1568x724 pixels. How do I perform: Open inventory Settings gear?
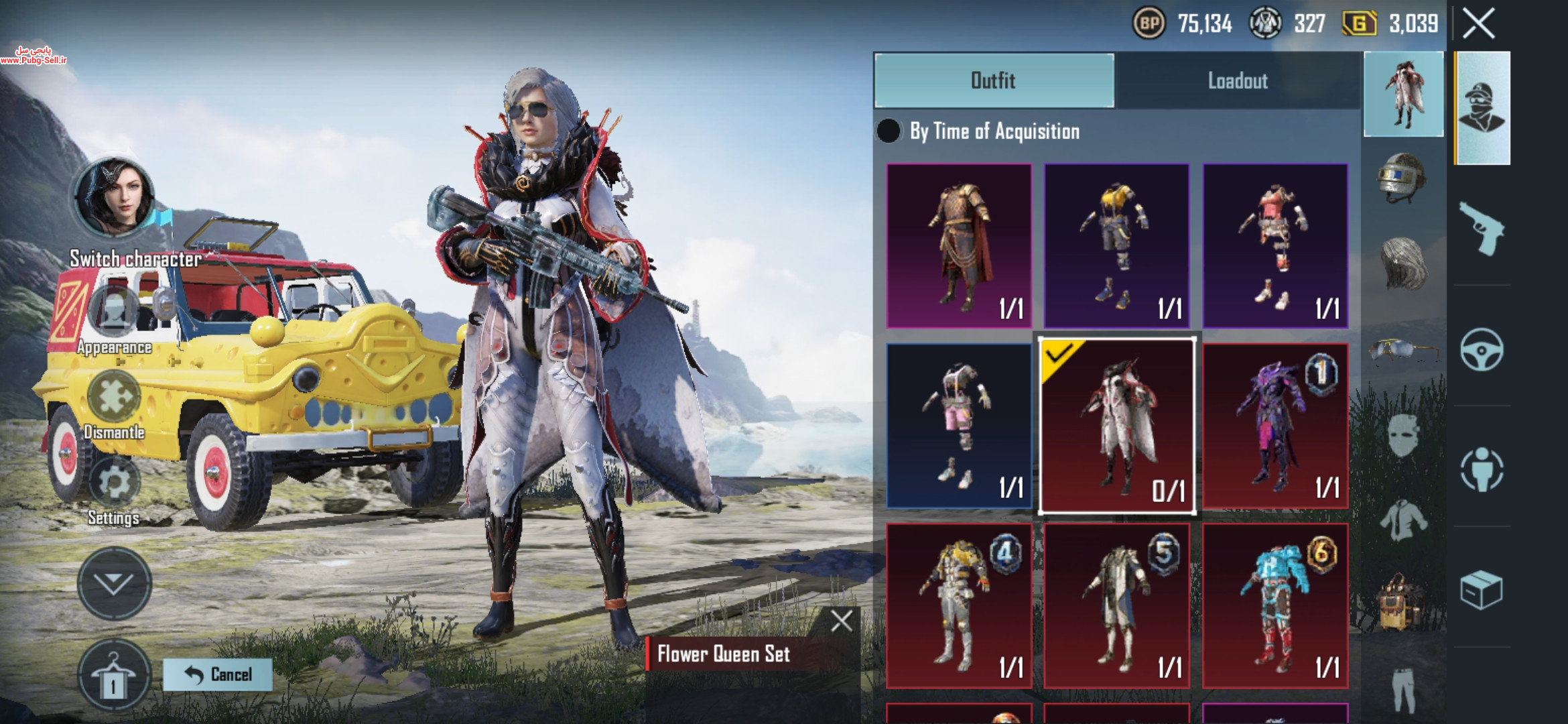[114, 483]
